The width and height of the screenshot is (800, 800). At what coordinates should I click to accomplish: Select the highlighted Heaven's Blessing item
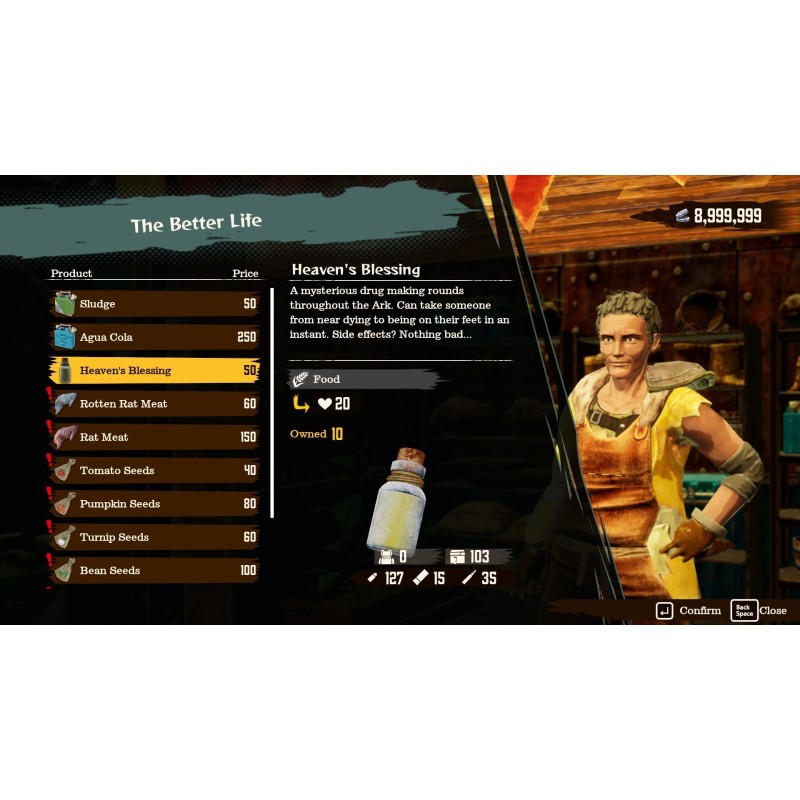(x=155, y=370)
